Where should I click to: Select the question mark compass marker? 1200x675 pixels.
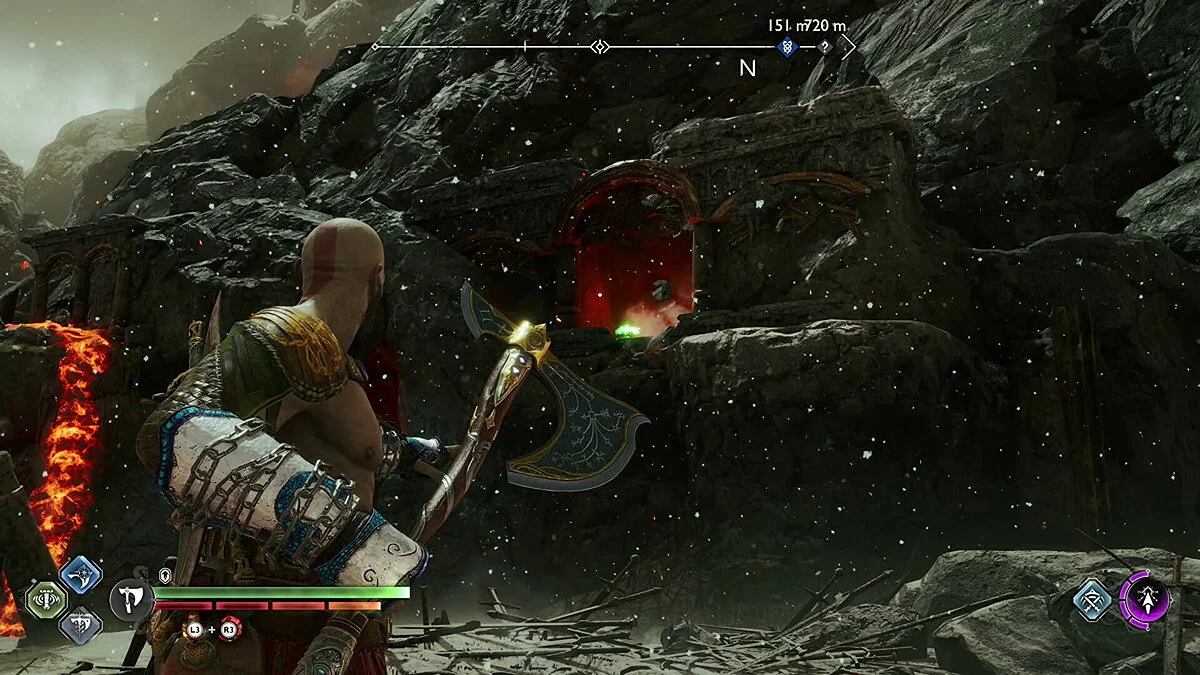coord(824,46)
